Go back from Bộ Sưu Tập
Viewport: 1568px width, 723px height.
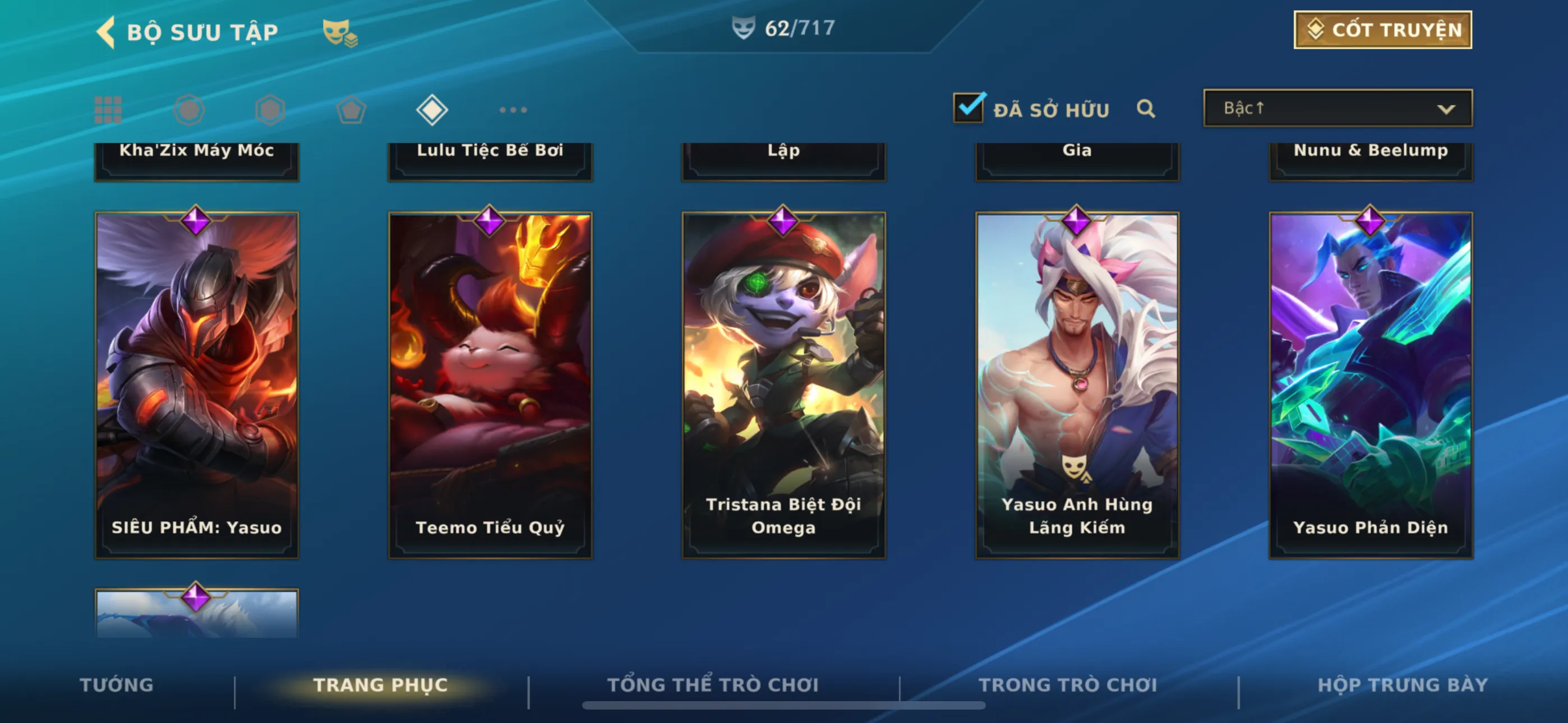106,31
